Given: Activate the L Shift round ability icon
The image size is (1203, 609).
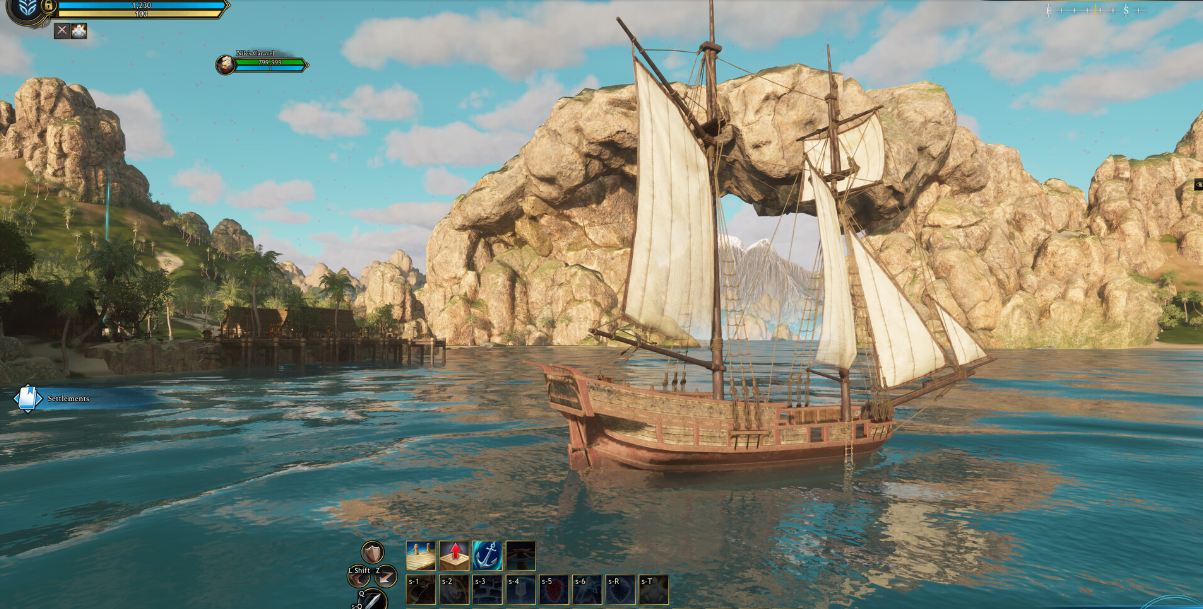Looking at the screenshot, I should pyautogui.click(x=360, y=577).
